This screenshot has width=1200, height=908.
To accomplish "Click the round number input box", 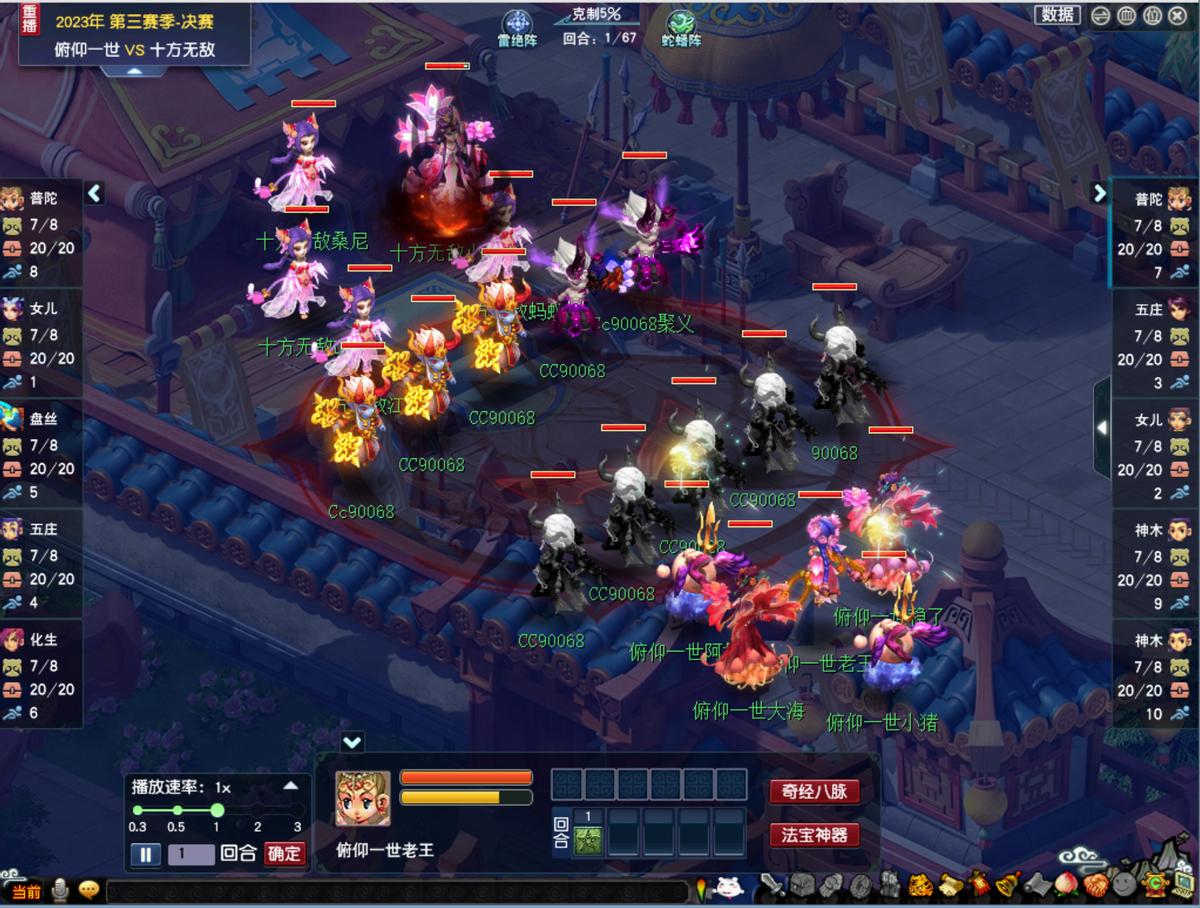I will [190, 854].
